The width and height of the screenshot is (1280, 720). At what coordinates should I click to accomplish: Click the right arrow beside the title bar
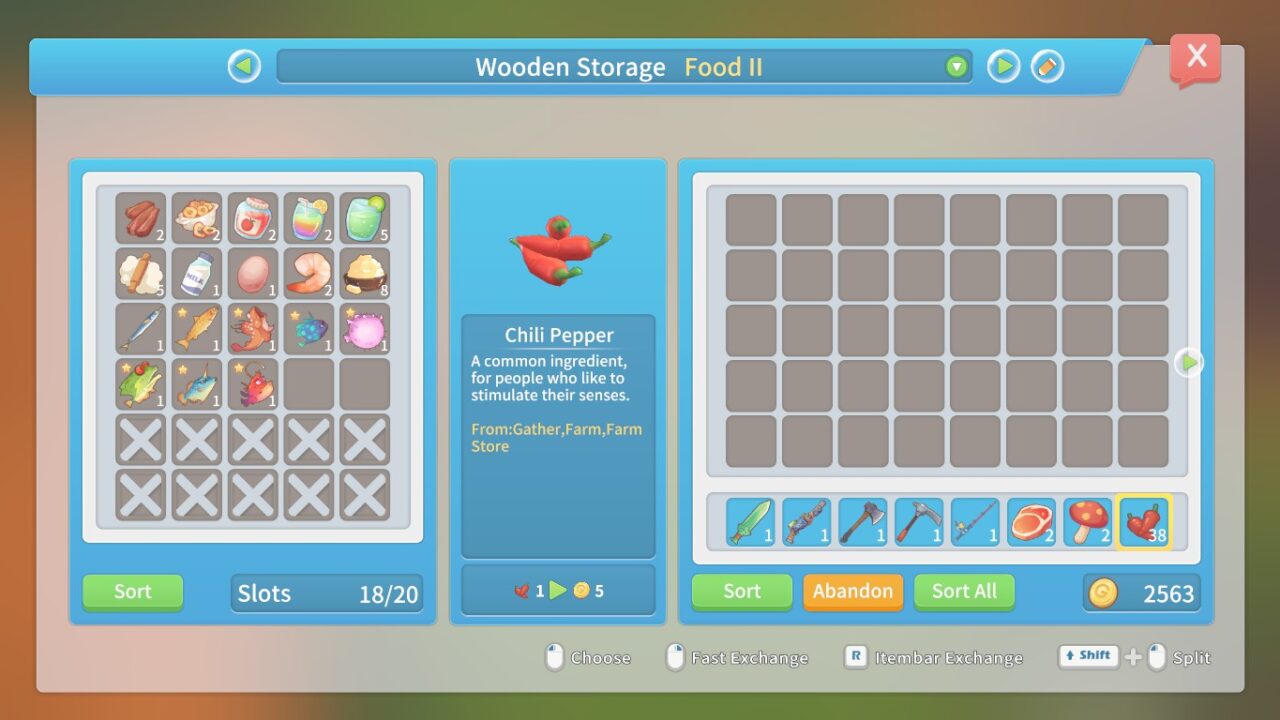(x=1002, y=66)
